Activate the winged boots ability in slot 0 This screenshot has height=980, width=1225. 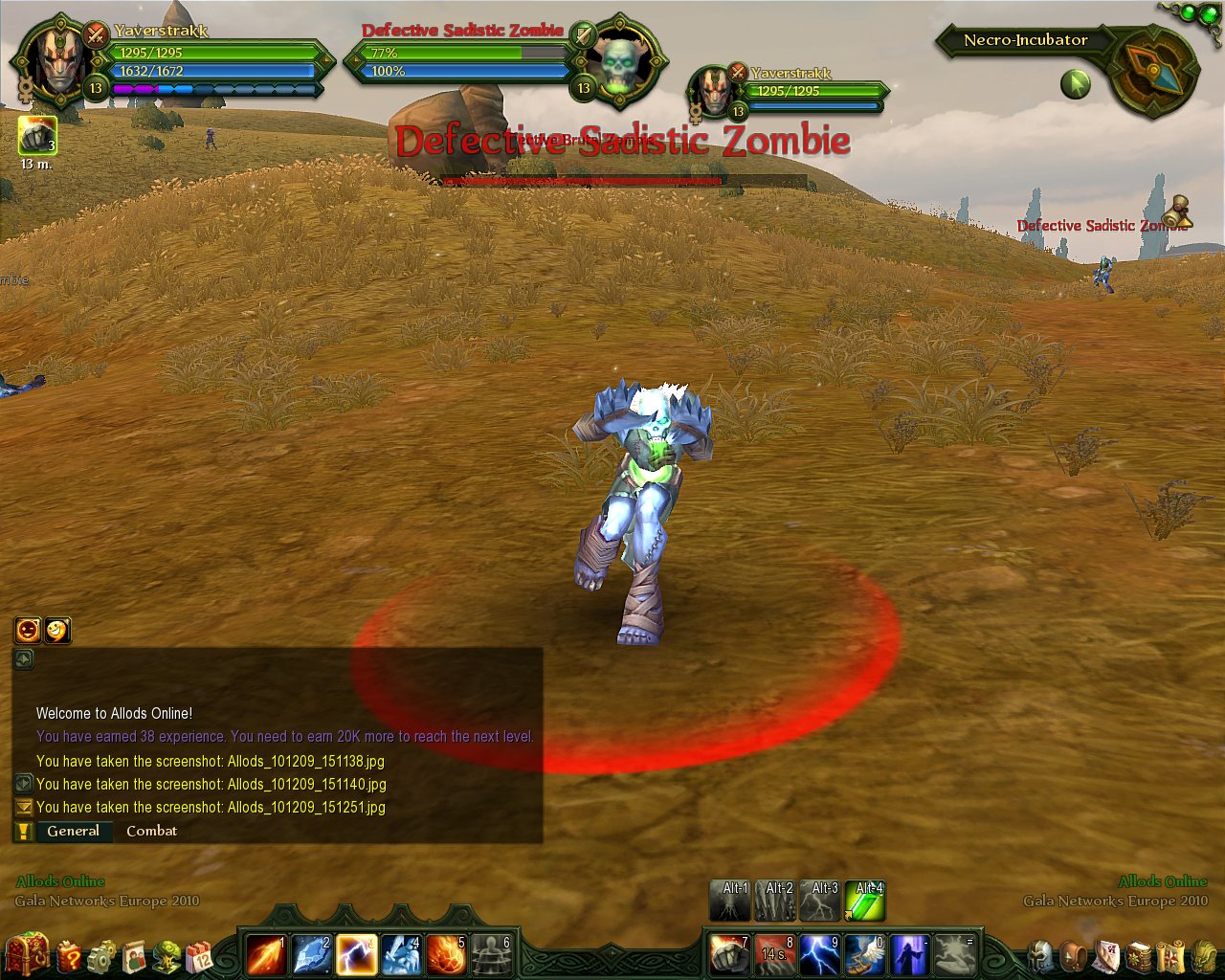[x=865, y=954]
